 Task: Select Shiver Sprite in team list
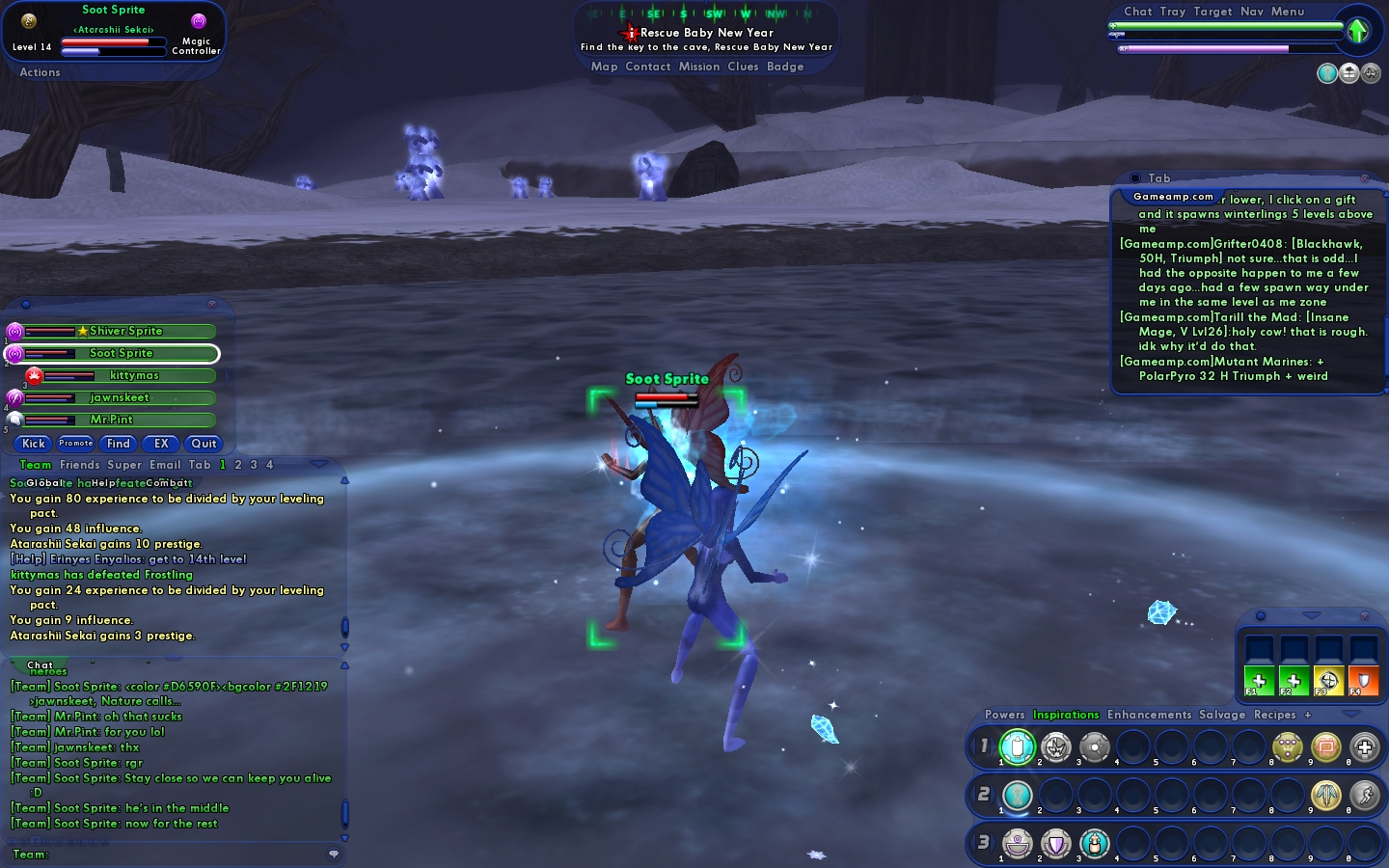pos(125,331)
